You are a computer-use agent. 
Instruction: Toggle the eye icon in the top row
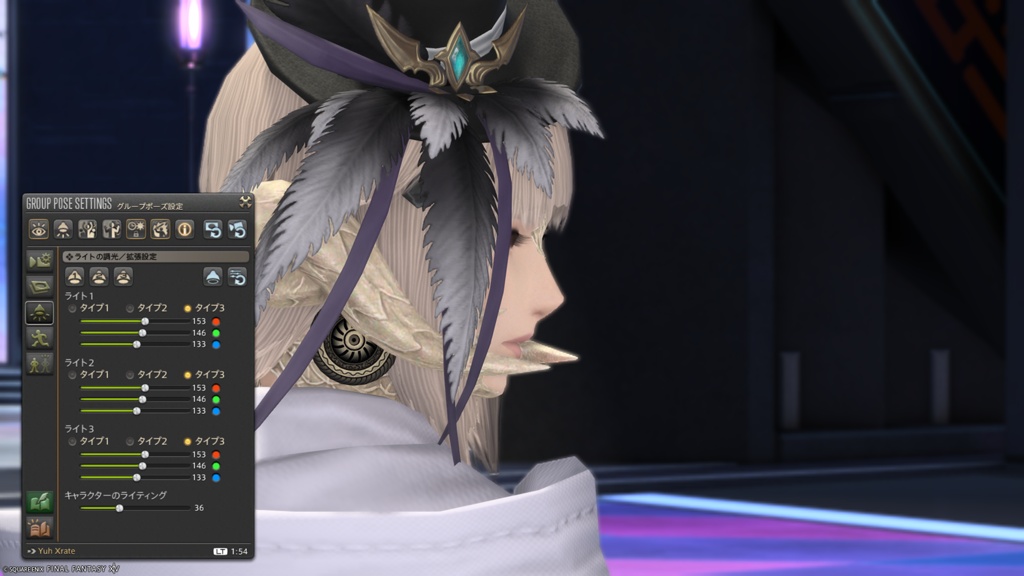[39, 229]
